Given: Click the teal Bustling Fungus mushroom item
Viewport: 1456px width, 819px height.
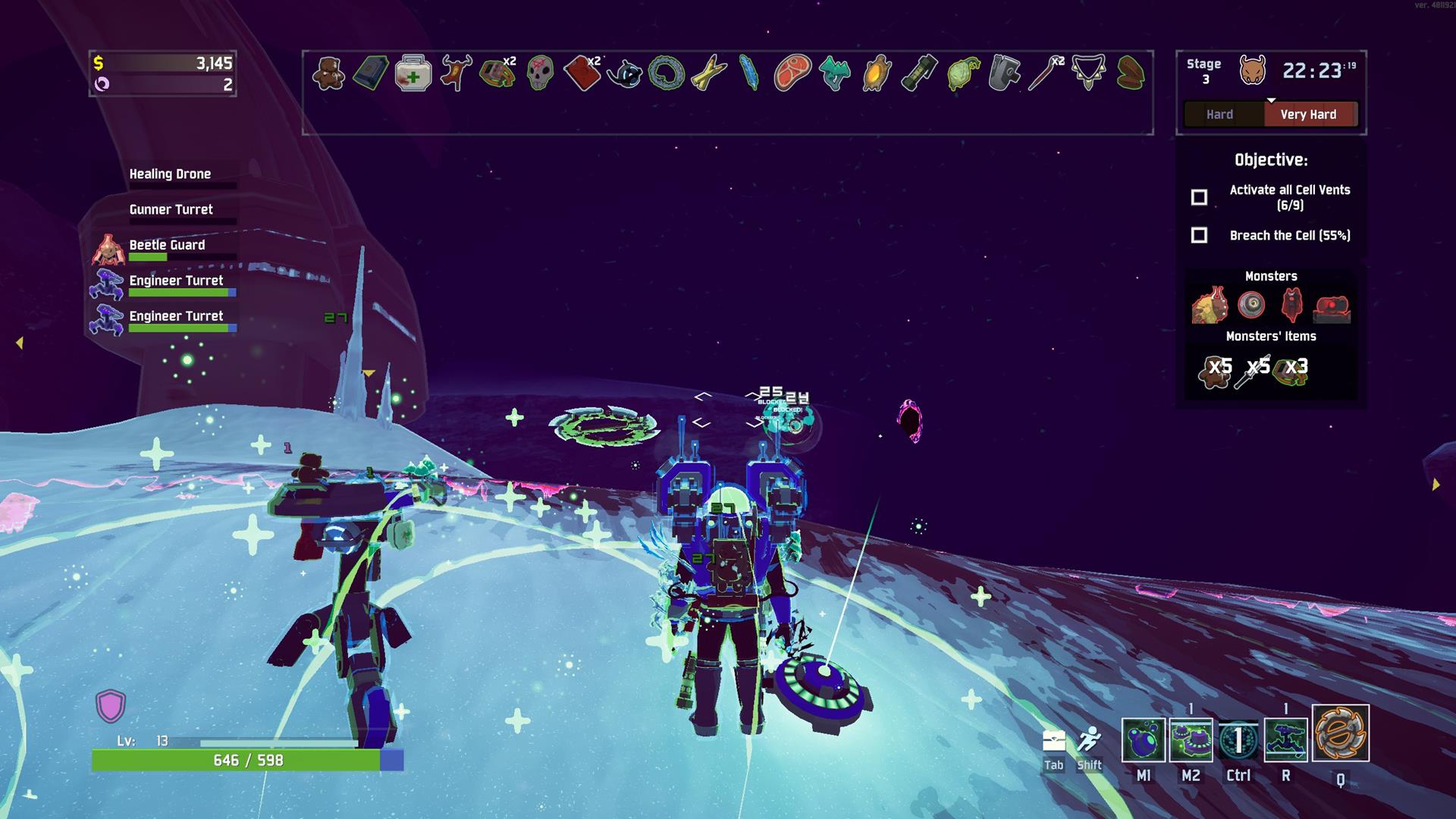Looking at the screenshot, I should (x=834, y=74).
